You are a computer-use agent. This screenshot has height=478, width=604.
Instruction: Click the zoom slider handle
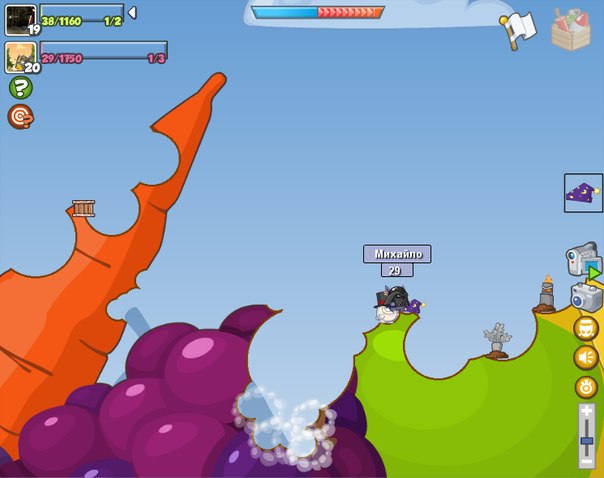coord(586,440)
